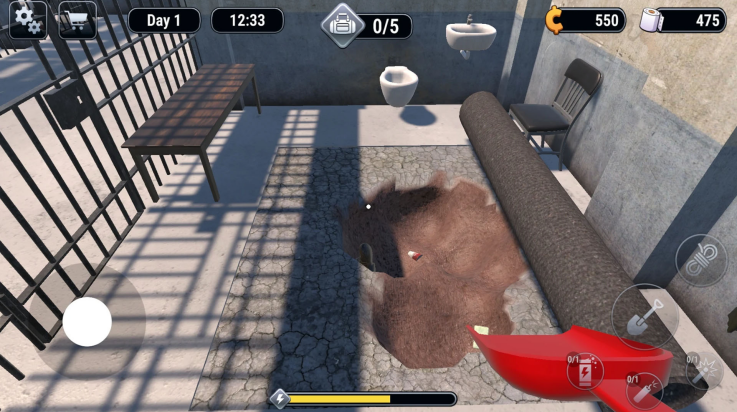Use the sparkler item button
The image size is (737, 412).
pyautogui.click(x=706, y=370)
